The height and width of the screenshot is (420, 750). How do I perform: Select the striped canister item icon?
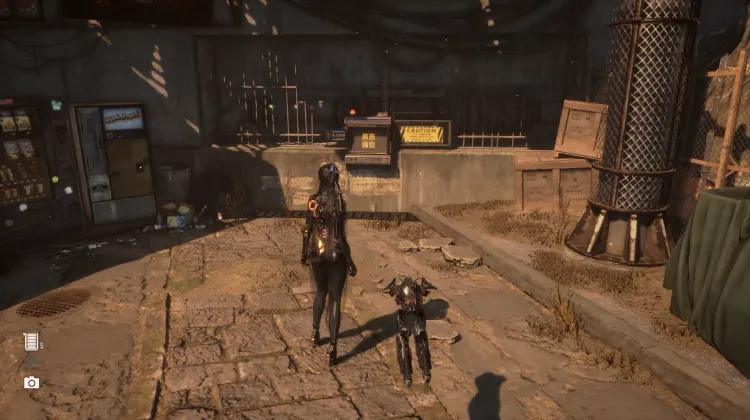pyautogui.click(x=31, y=342)
